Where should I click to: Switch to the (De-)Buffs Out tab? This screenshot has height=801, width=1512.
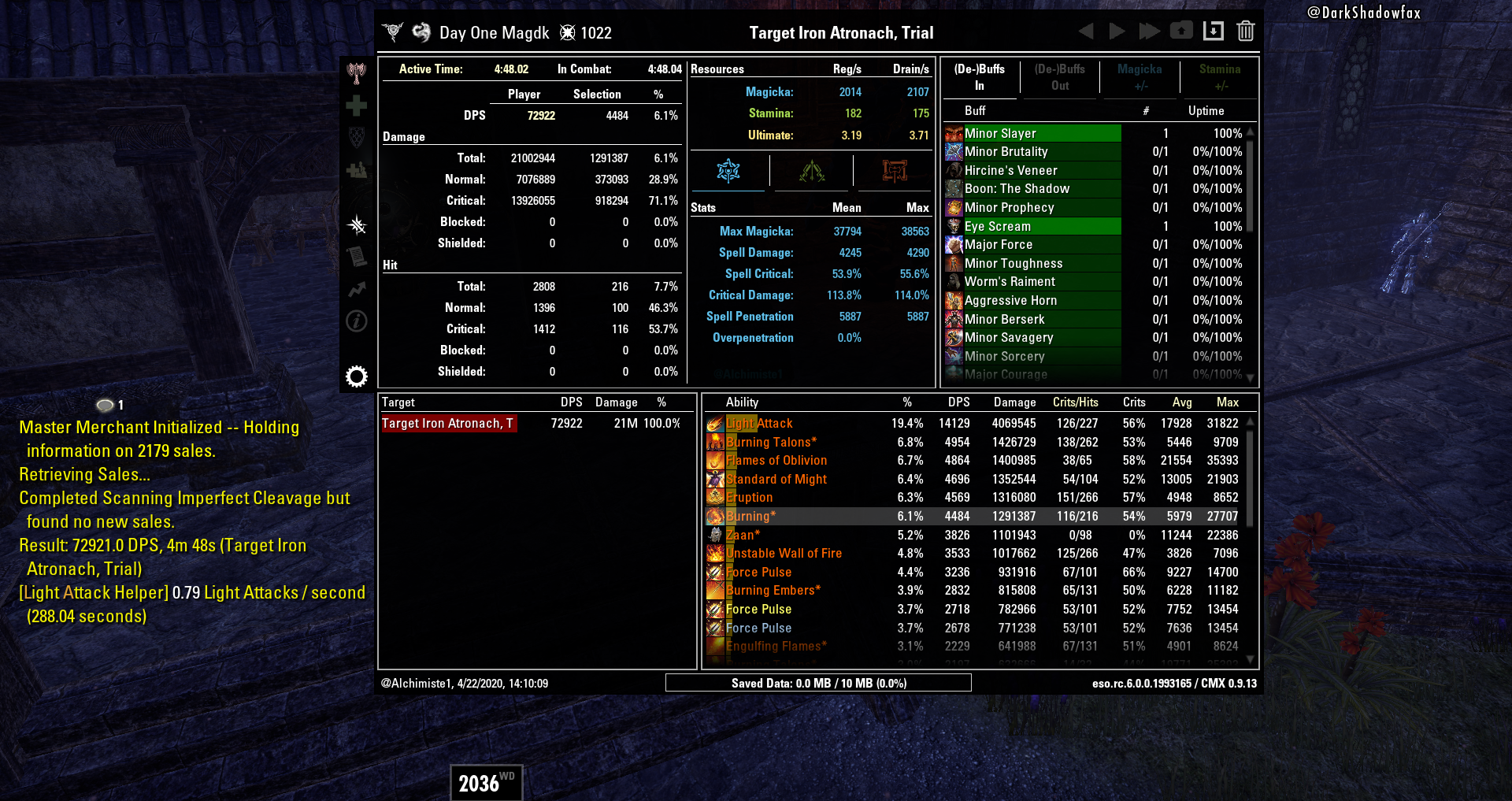[x=1059, y=77]
